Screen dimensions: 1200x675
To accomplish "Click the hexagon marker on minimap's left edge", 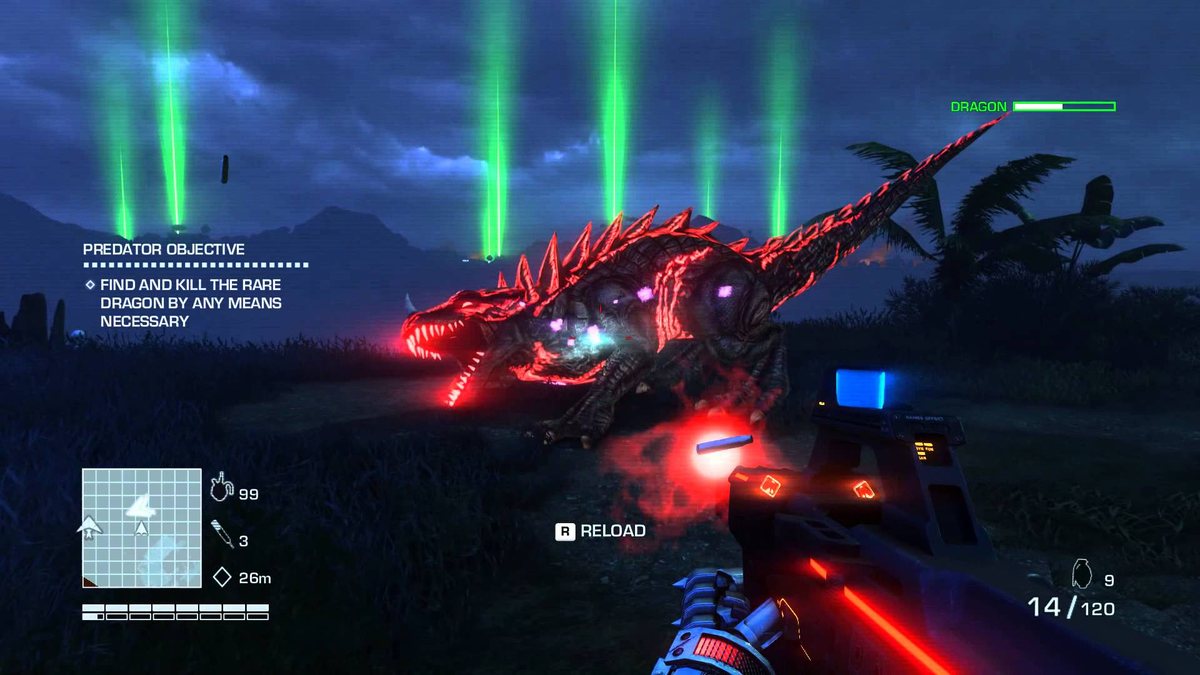I will [89, 526].
